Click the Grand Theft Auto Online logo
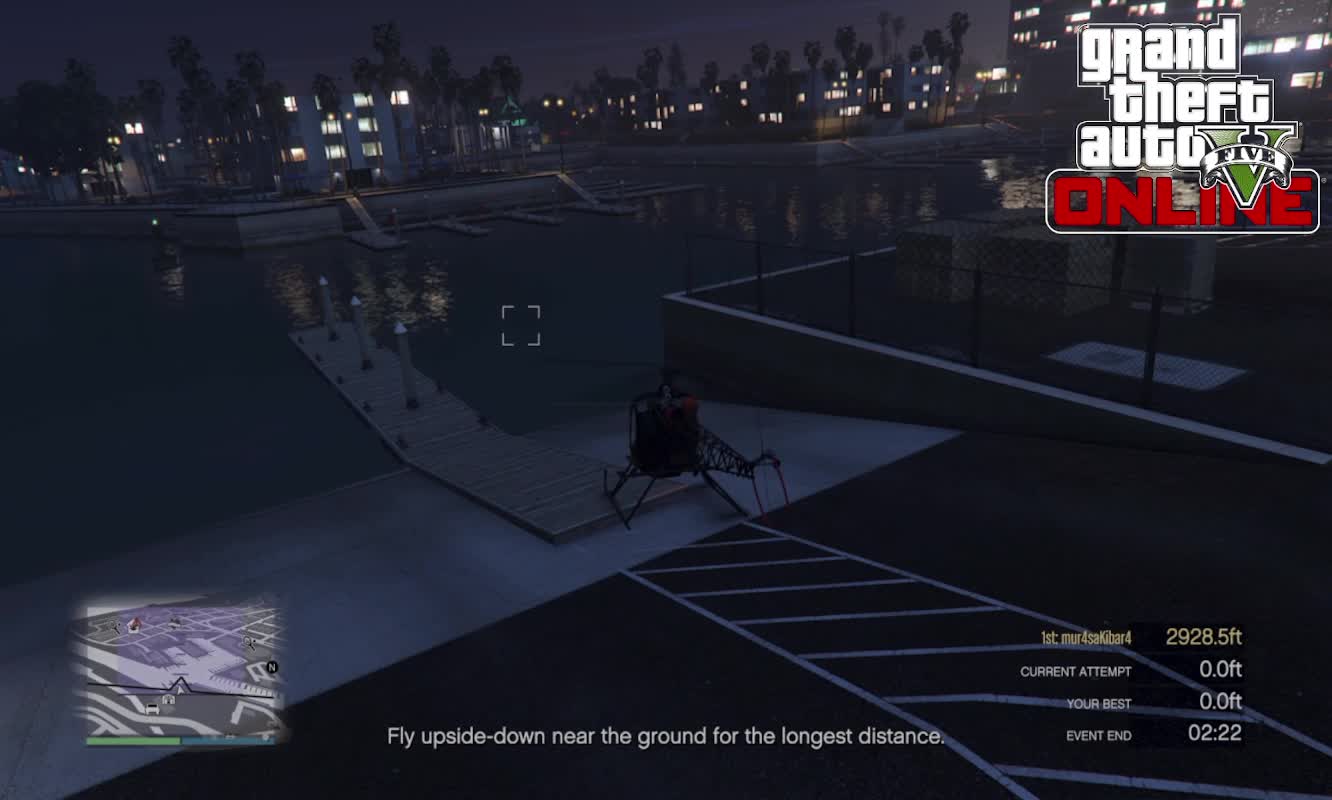The width and height of the screenshot is (1332, 800). 1183,125
